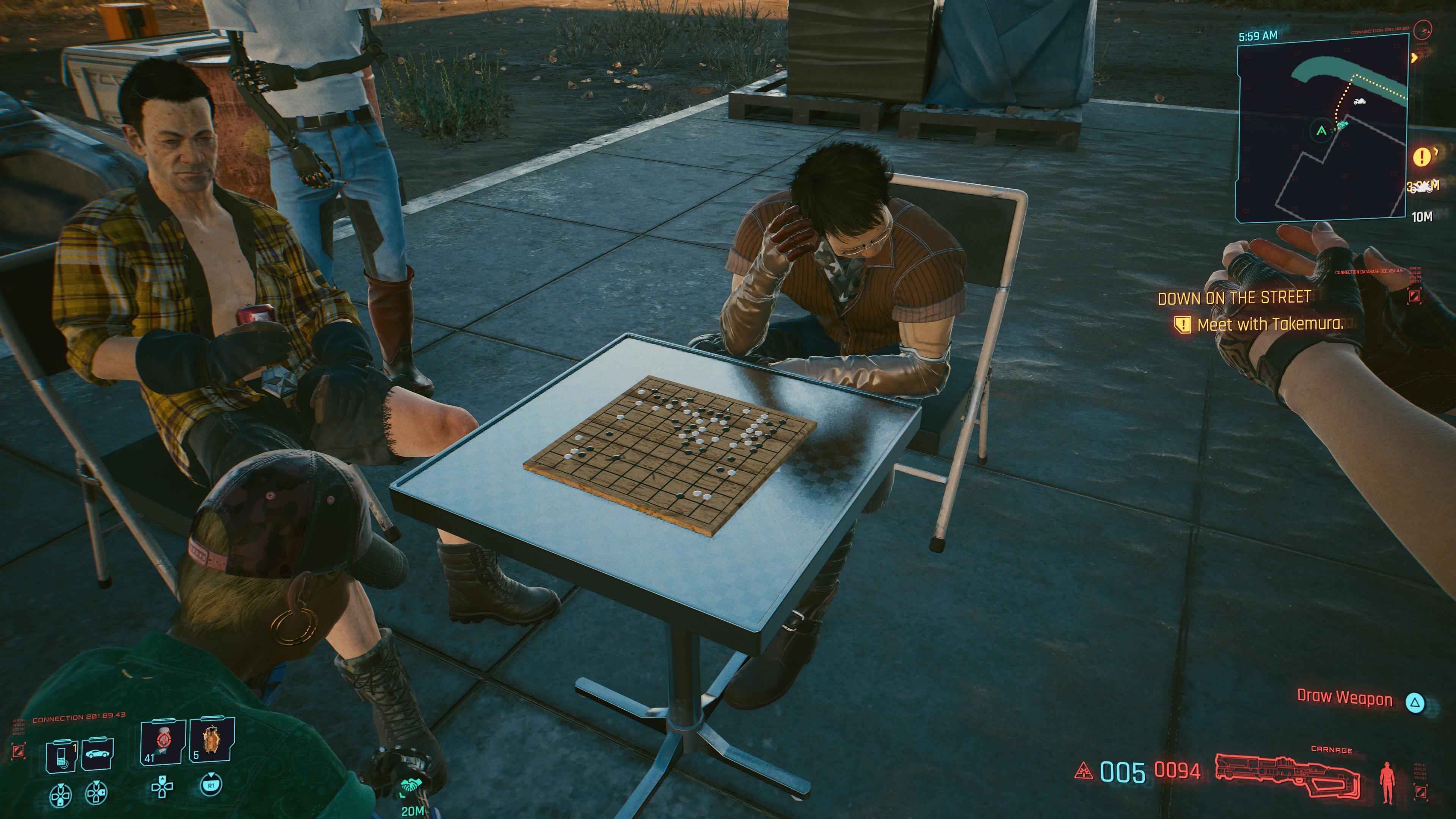Select the yellow exclamation quest marker
The width and height of the screenshot is (1456, 819).
click(x=1422, y=157)
